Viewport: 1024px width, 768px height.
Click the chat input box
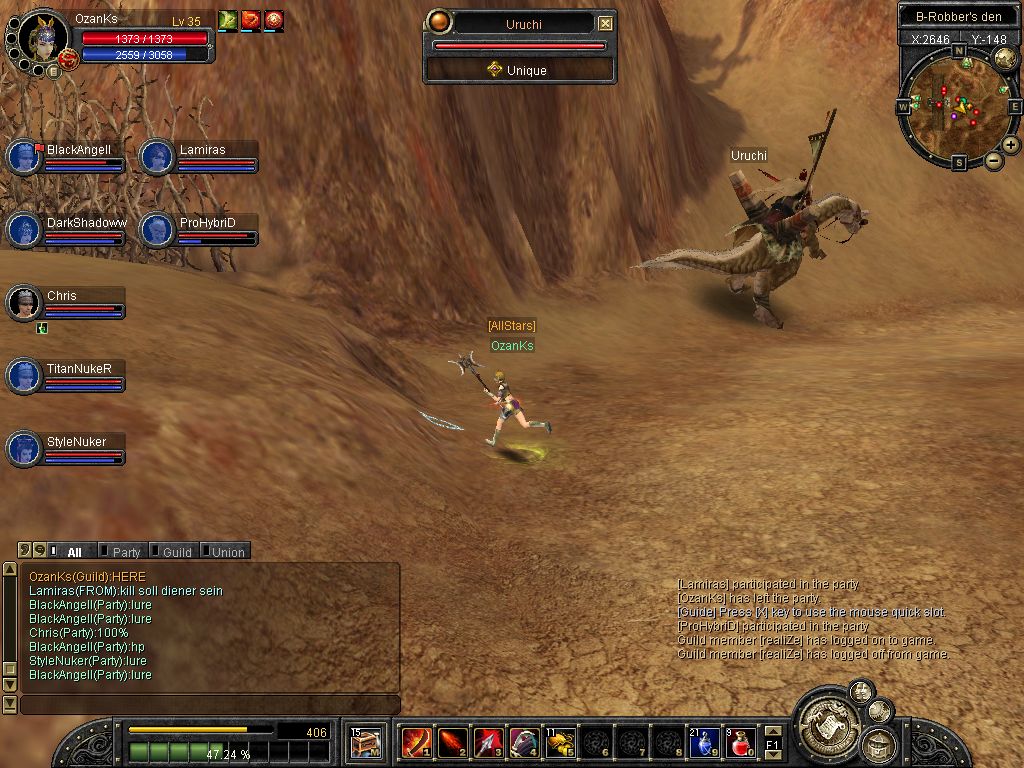[210, 705]
